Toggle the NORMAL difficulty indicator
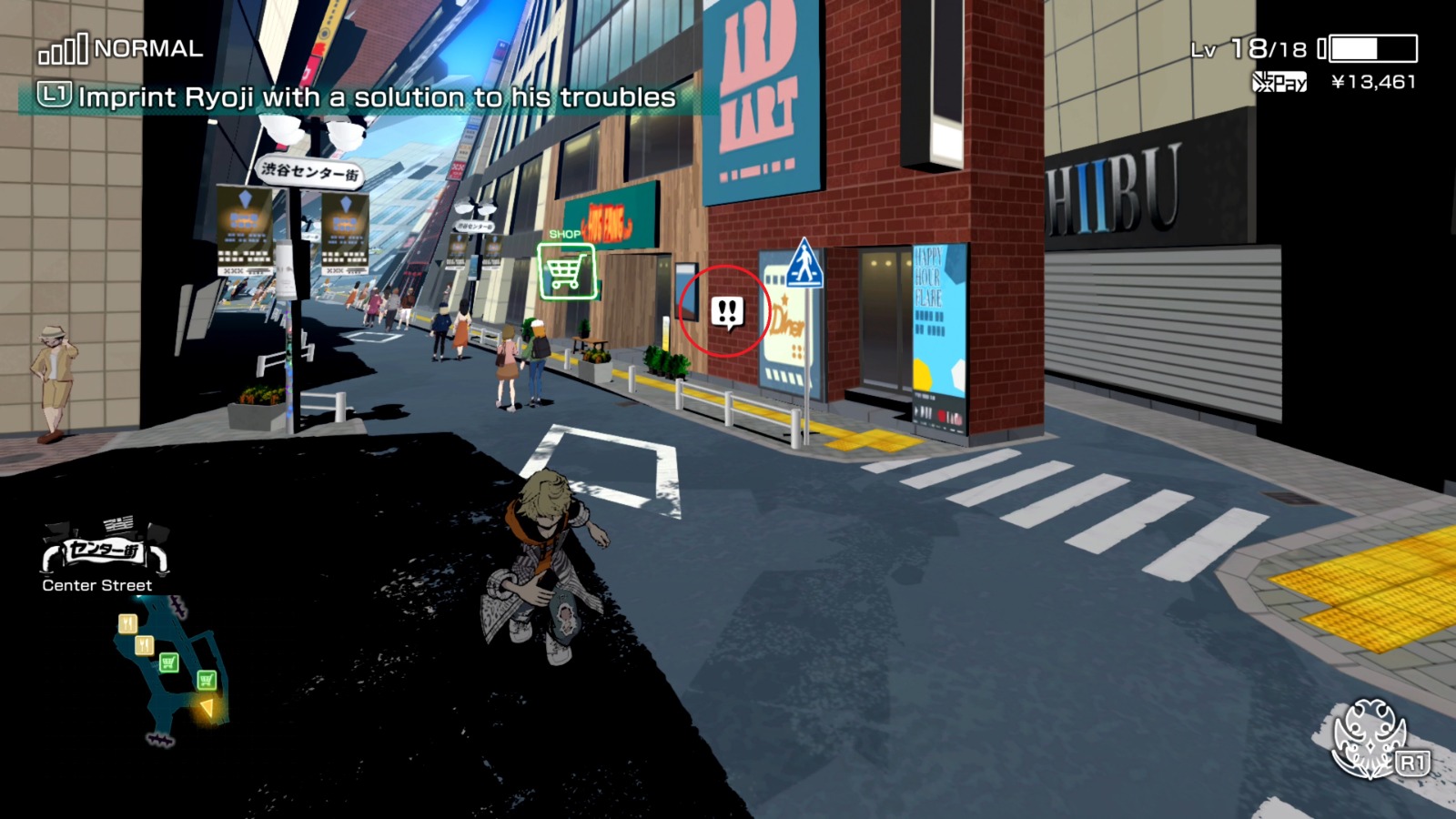Viewport: 1456px width, 819px height. [x=152, y=50]
